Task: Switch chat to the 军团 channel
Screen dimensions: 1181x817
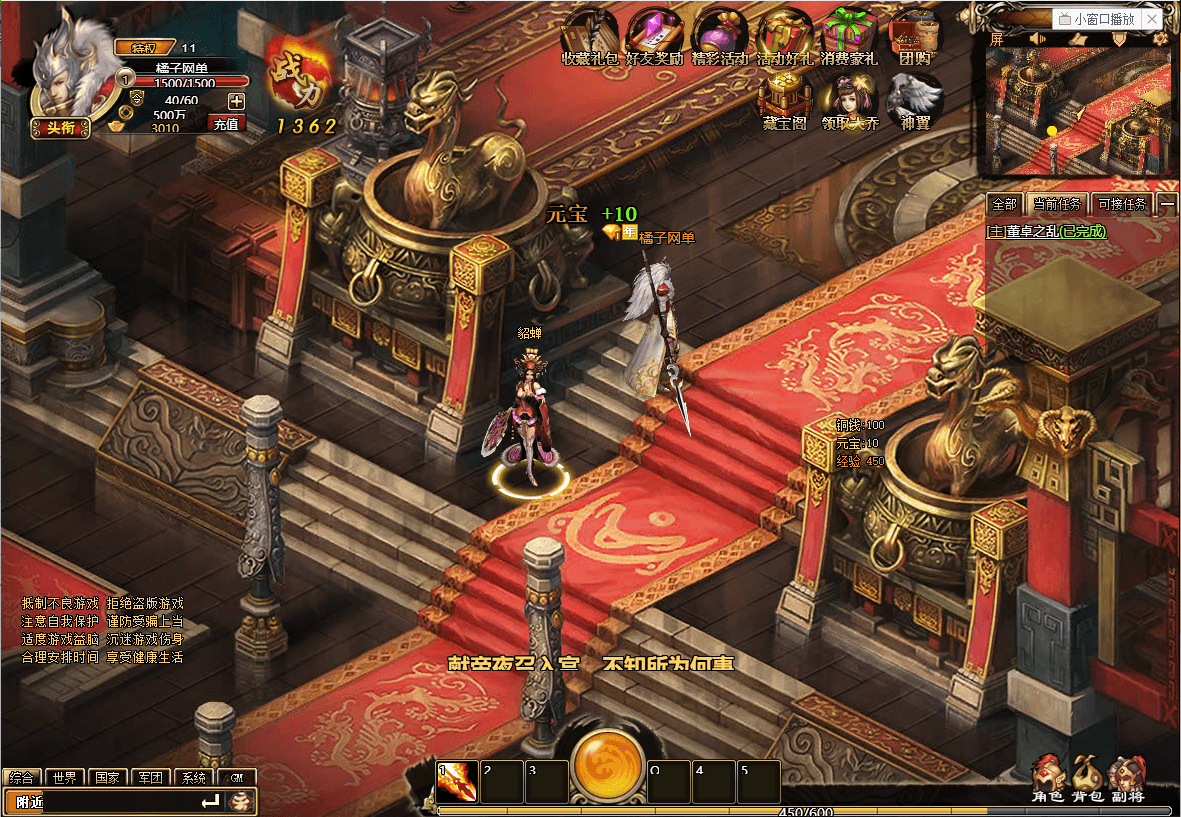Action: click(x=151, y=777)
